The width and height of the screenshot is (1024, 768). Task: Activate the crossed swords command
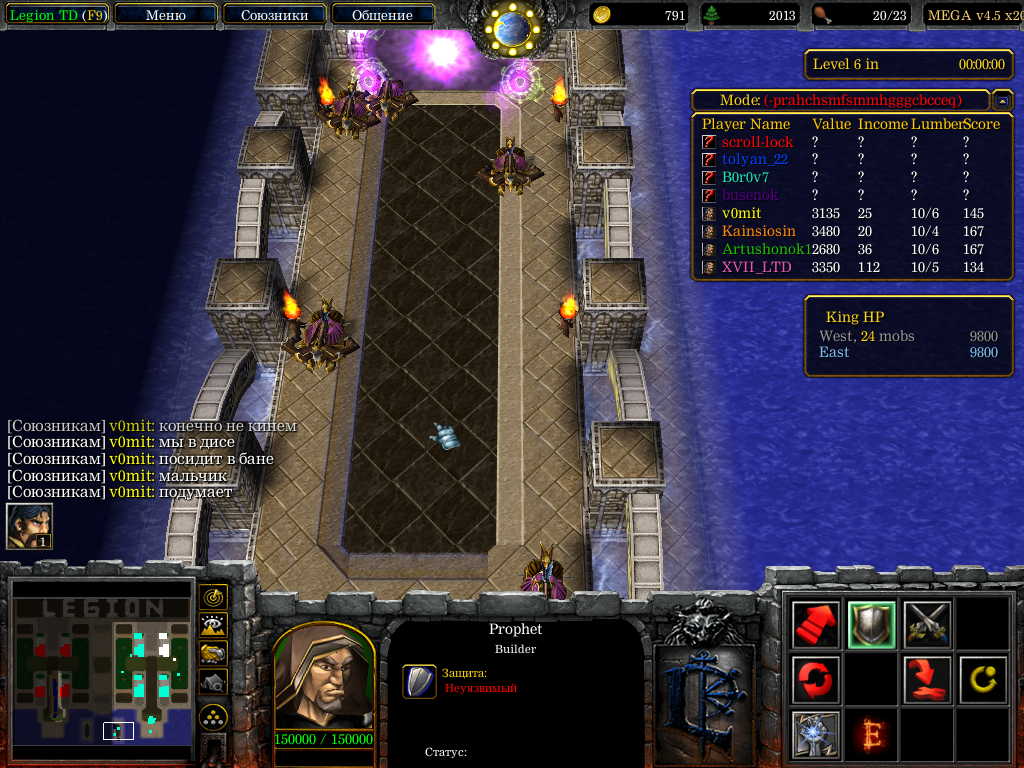(927, 625)
